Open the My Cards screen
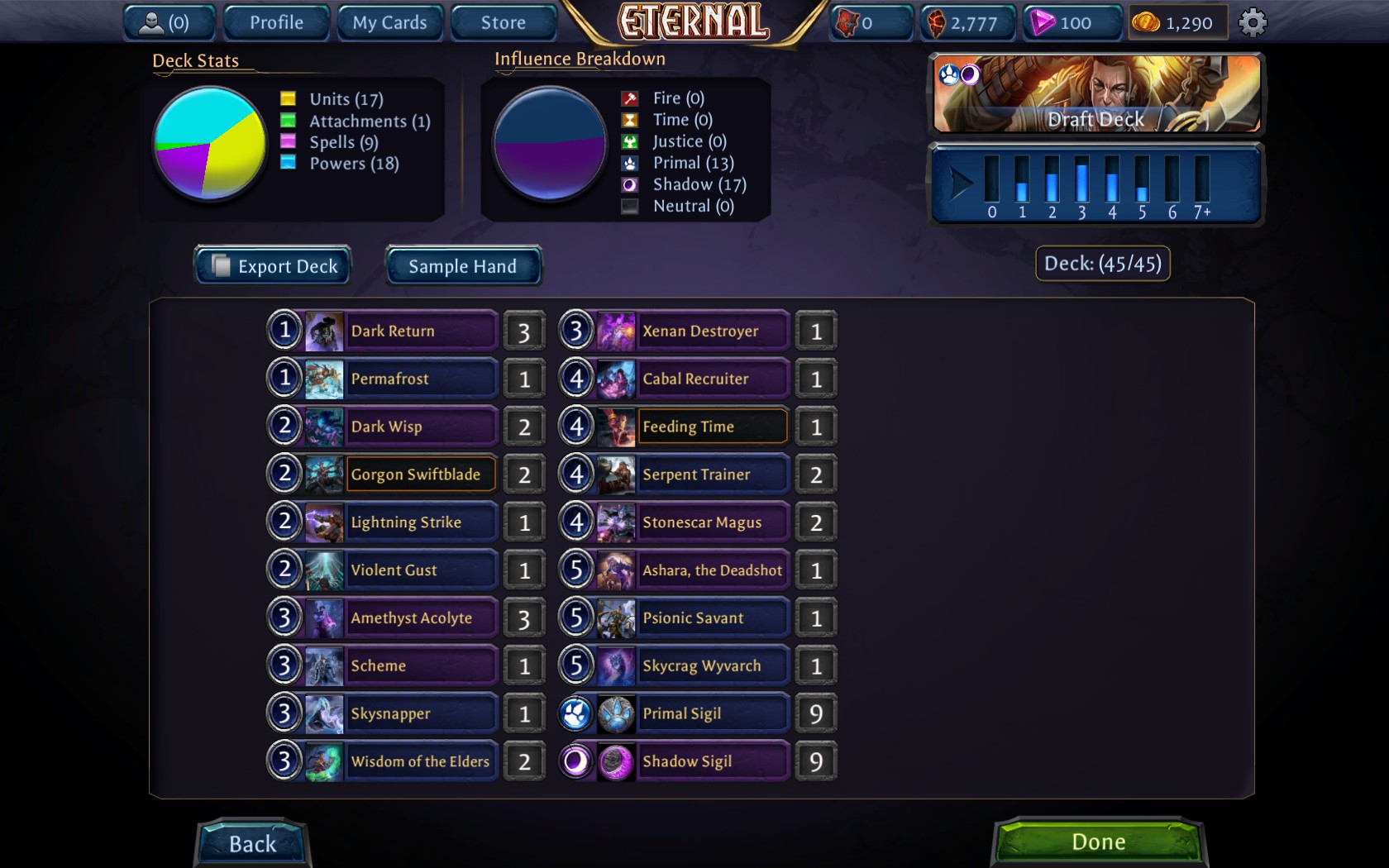The width and height of the screenshot is (1389, 868). (x=389, y=22)
